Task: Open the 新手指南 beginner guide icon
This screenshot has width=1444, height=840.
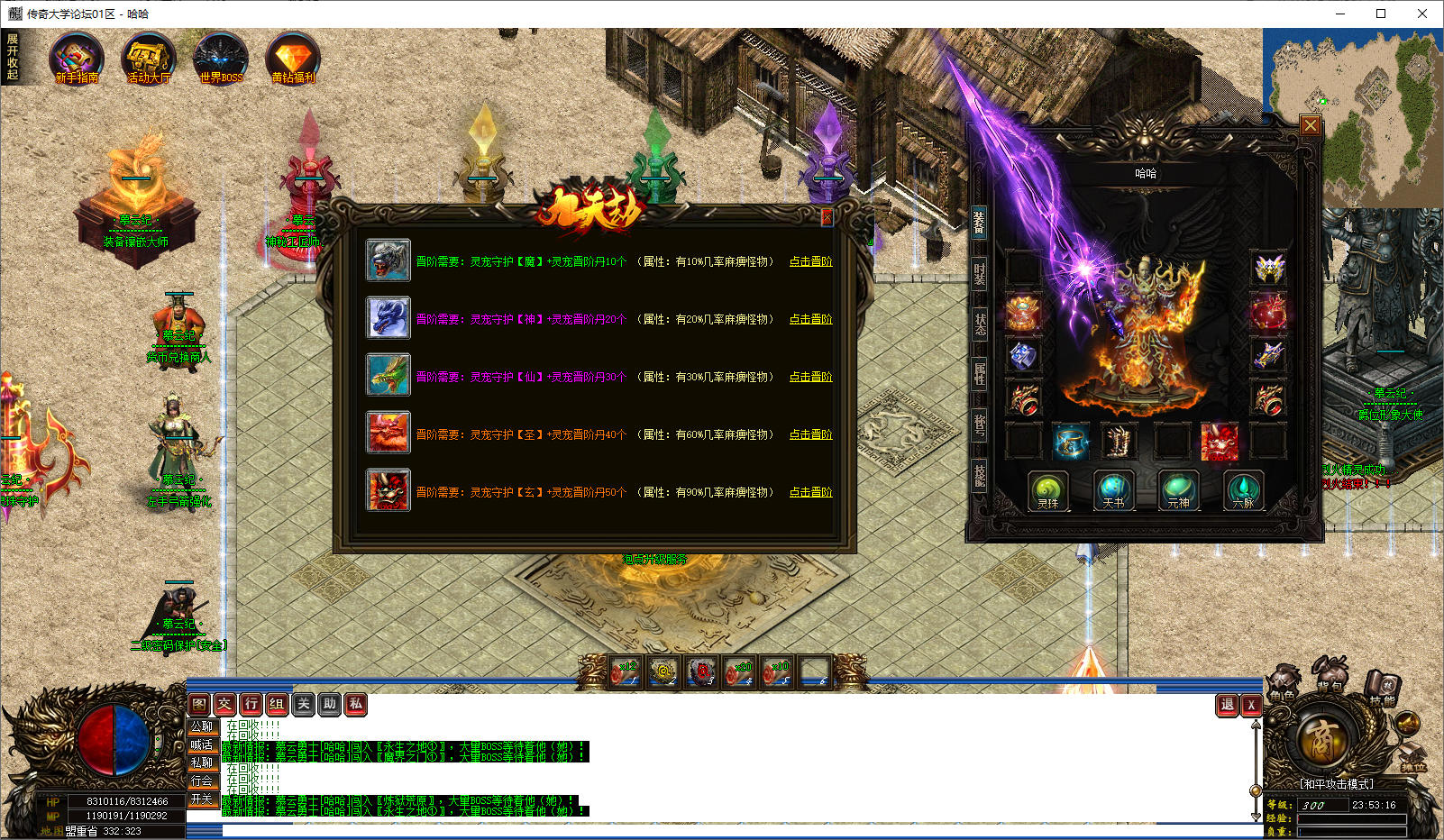Action: [x=76, y=59]
